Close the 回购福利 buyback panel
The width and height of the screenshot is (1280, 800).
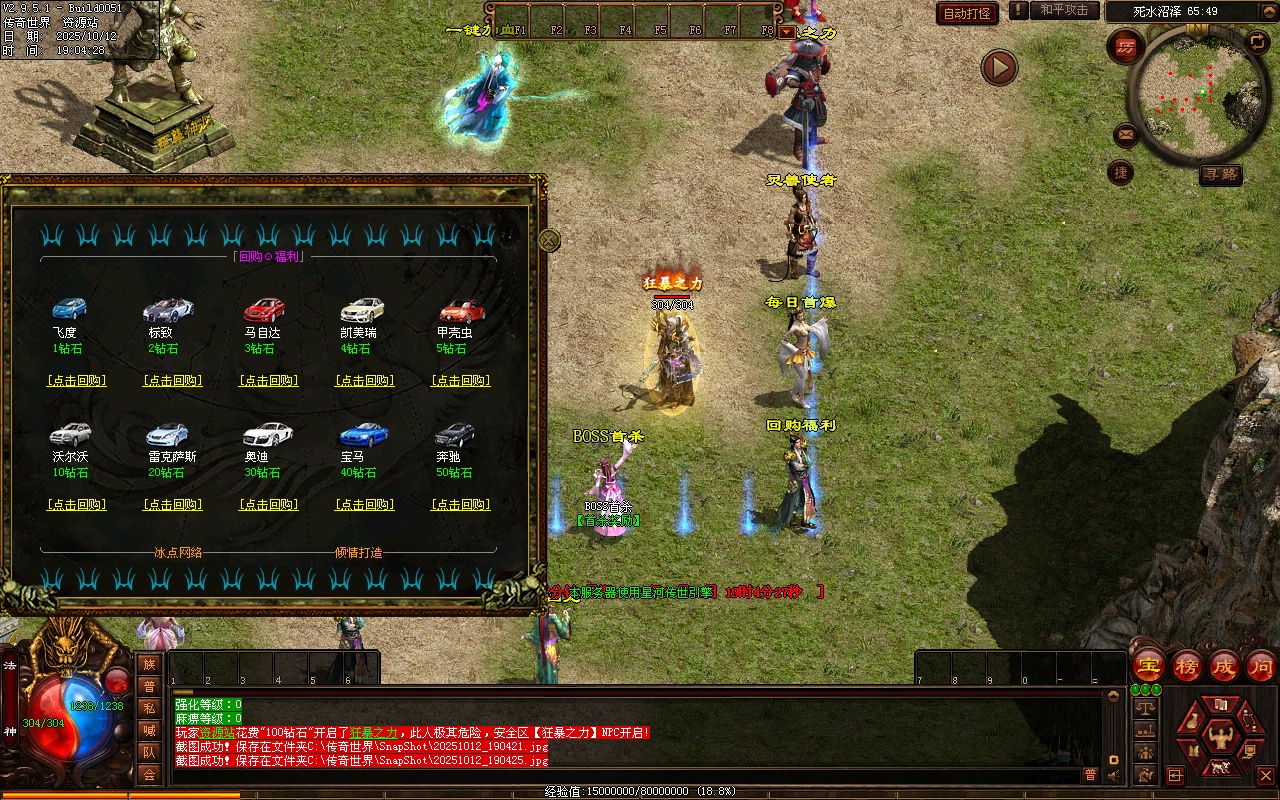point(549,240)
